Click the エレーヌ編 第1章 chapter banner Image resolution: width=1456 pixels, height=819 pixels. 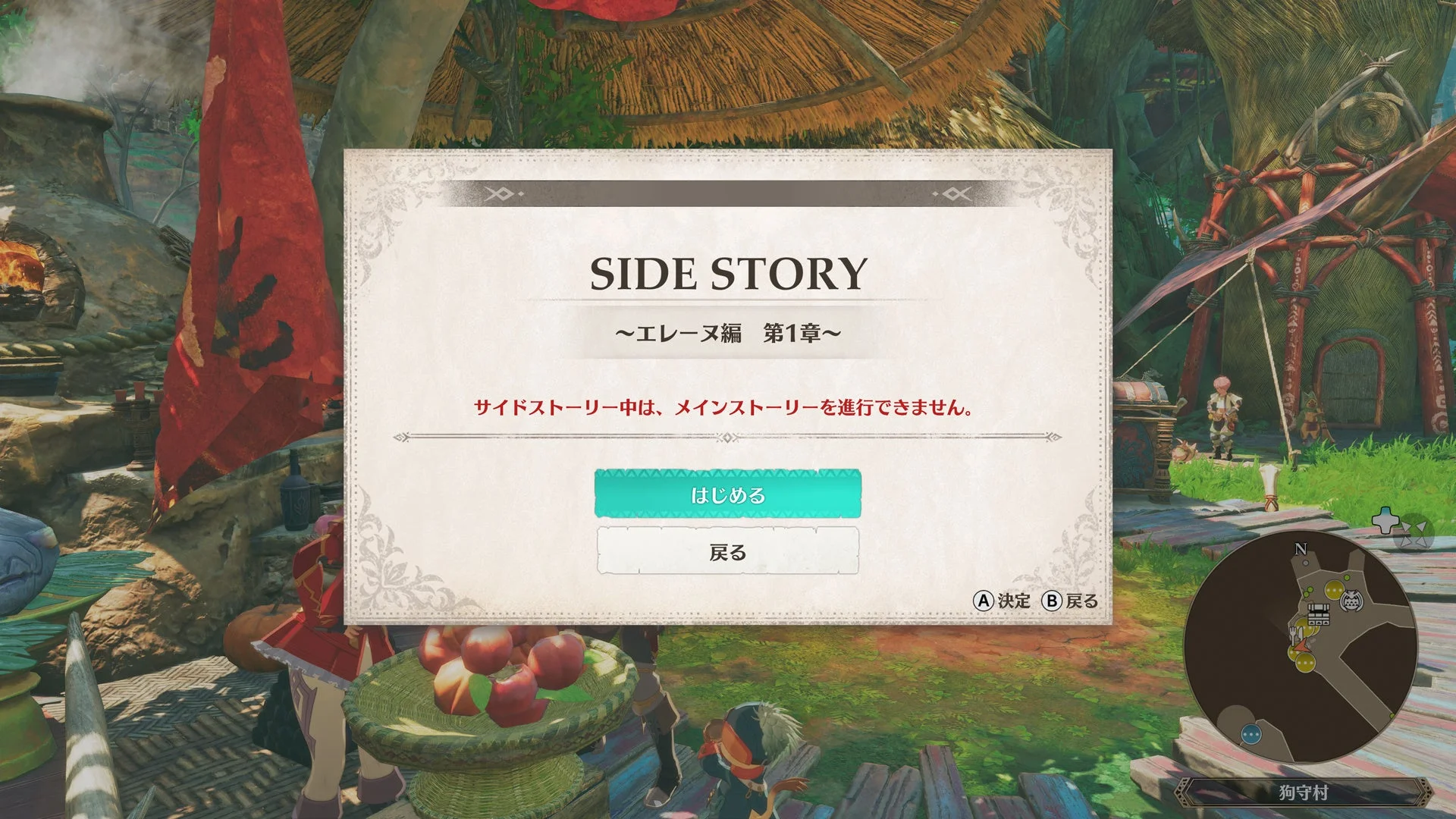[x=728, y=332]
